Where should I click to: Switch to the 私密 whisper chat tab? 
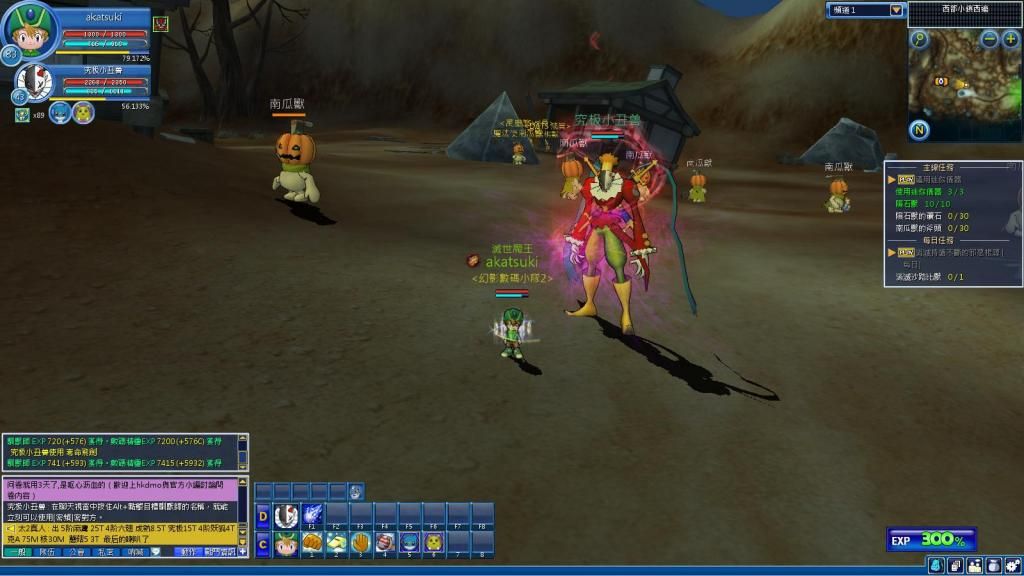pos(105,551)
